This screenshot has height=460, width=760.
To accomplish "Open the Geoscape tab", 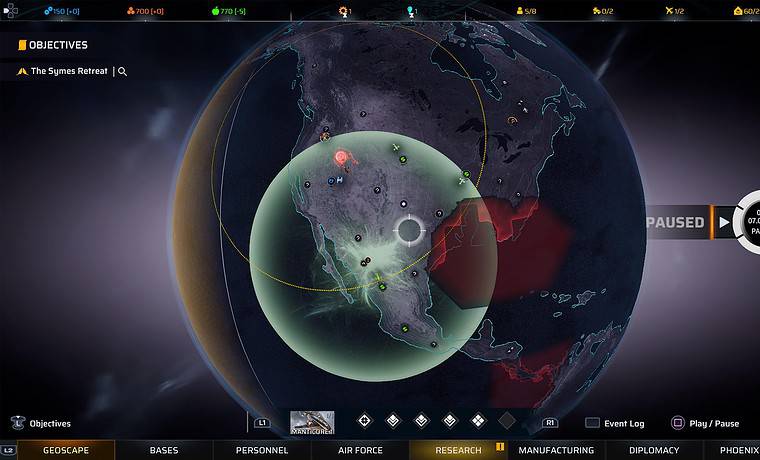I will click(66, 450).
